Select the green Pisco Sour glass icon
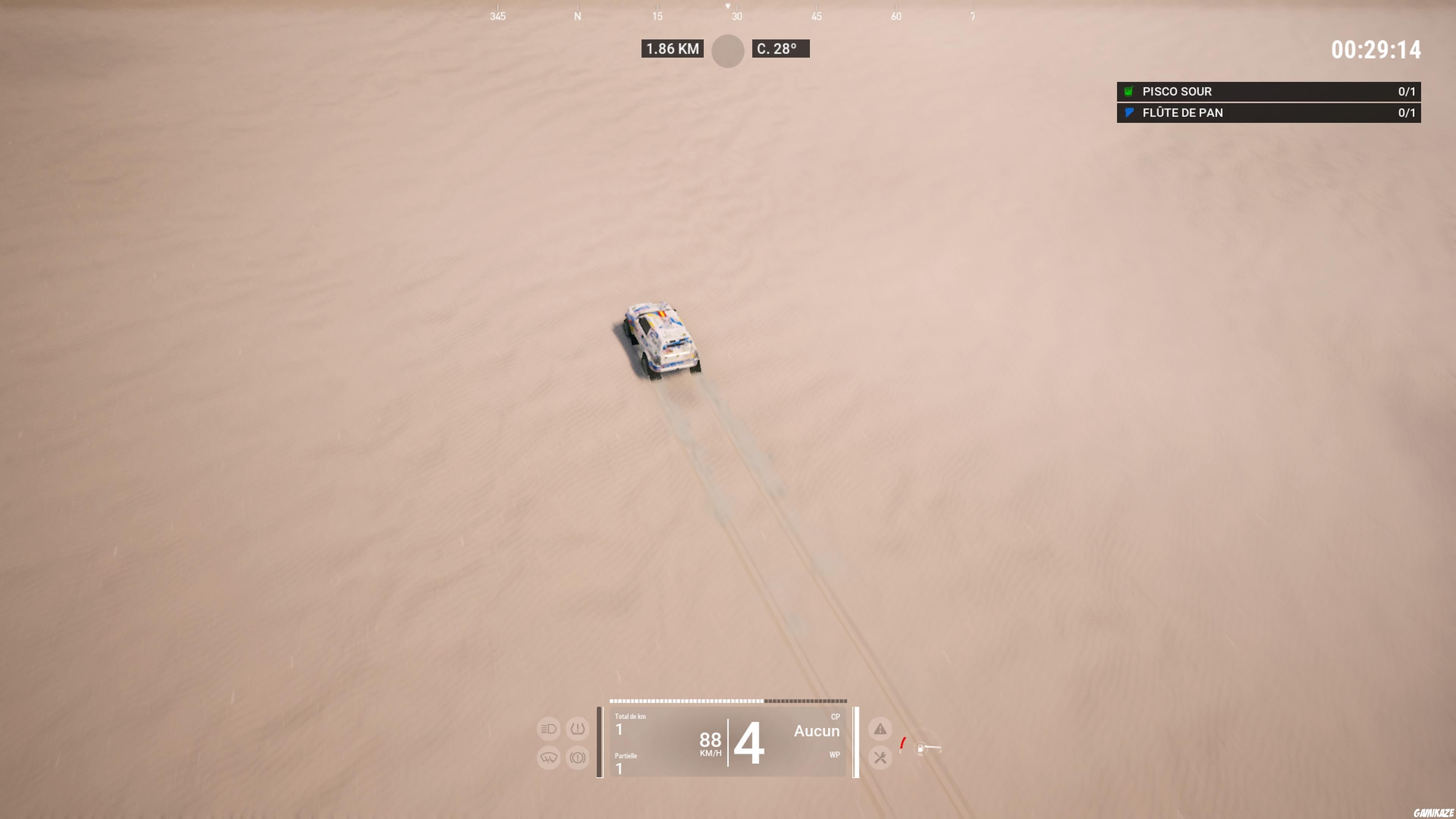Image resolution: width=1456 pixels, height=819 pixels. tap(1128, 91)
